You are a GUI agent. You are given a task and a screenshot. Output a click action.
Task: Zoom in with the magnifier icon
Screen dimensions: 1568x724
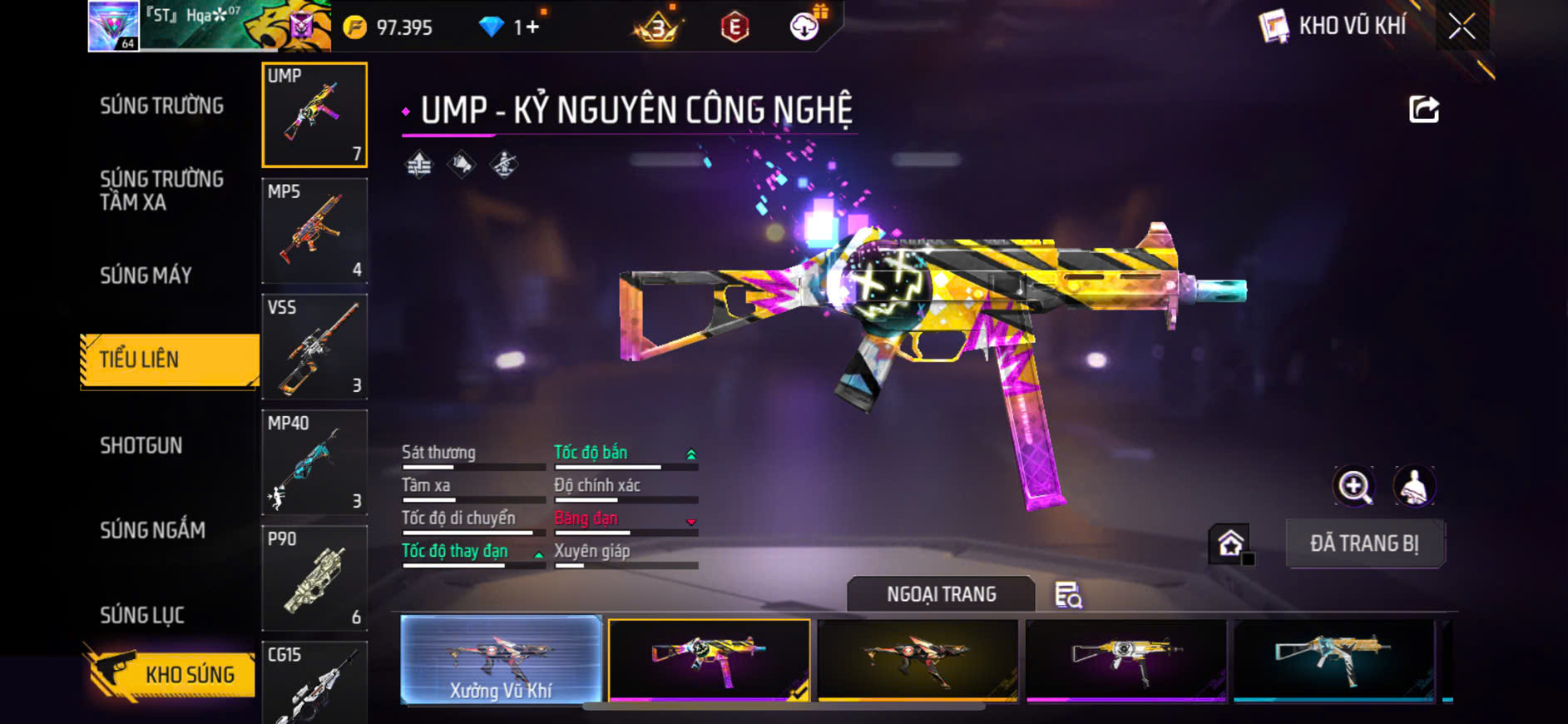[x=1354, y=487]
